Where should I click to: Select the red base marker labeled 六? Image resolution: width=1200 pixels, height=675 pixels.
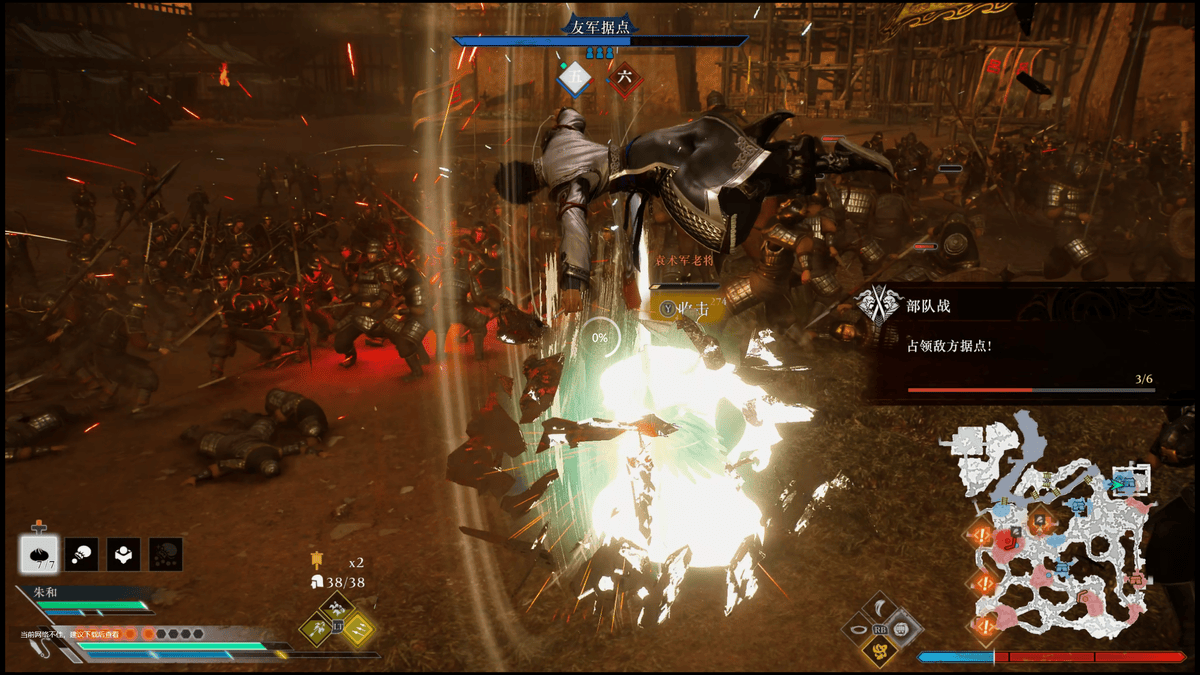point(624,78)
